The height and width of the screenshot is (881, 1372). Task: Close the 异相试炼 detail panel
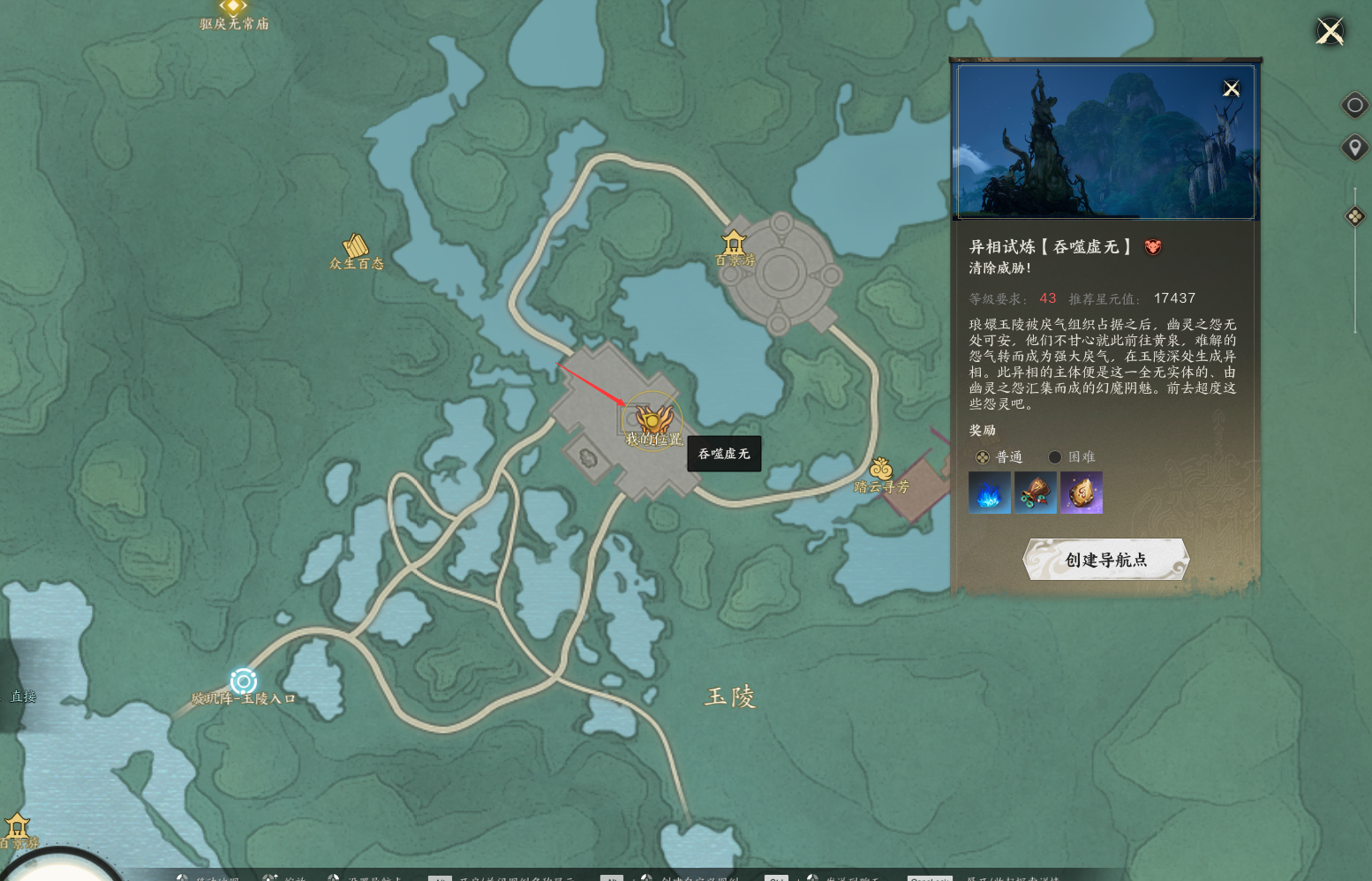1231,88
